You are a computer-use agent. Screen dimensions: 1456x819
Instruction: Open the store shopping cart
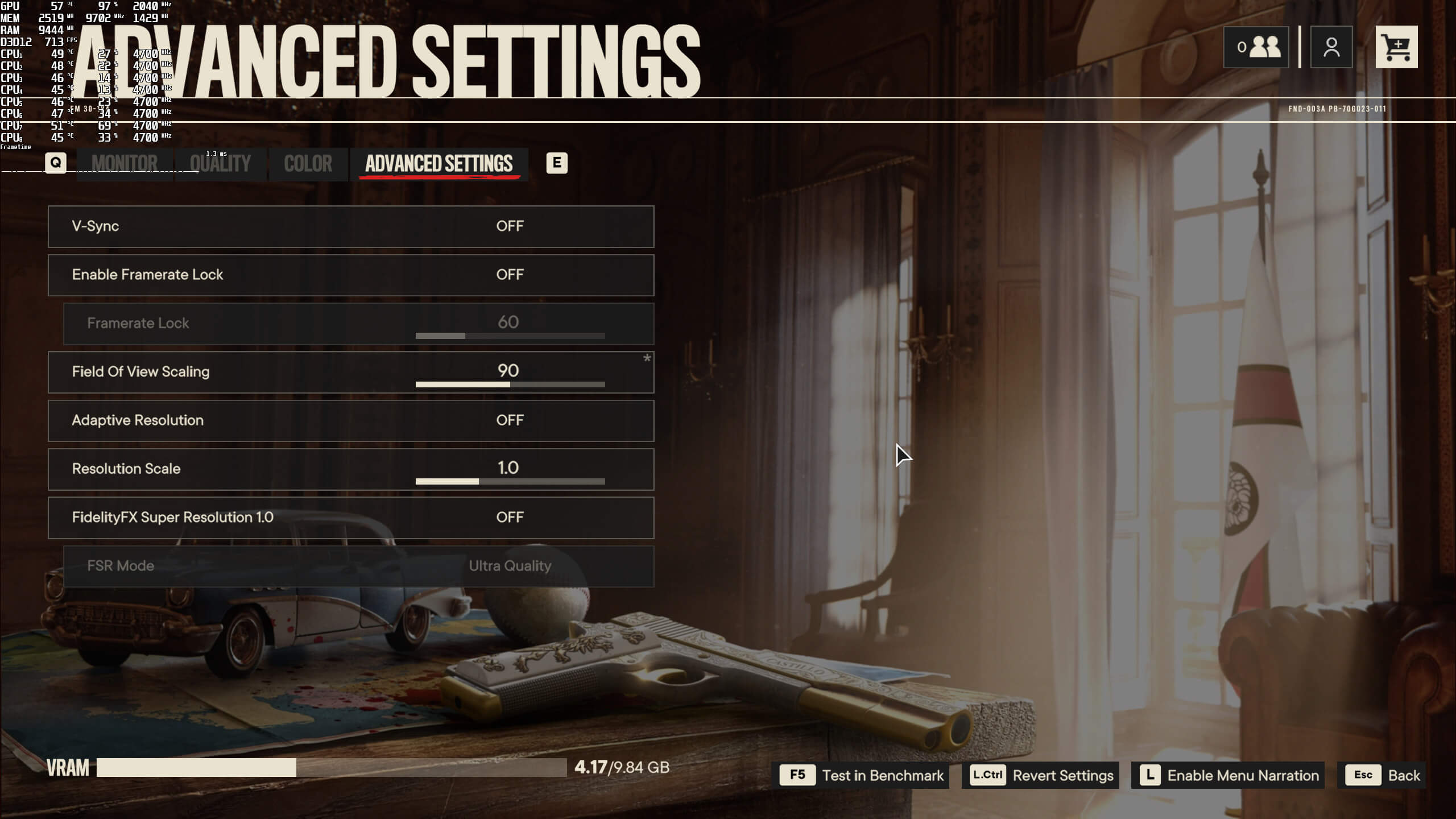pyautogui.click(x=1396, y=47)
